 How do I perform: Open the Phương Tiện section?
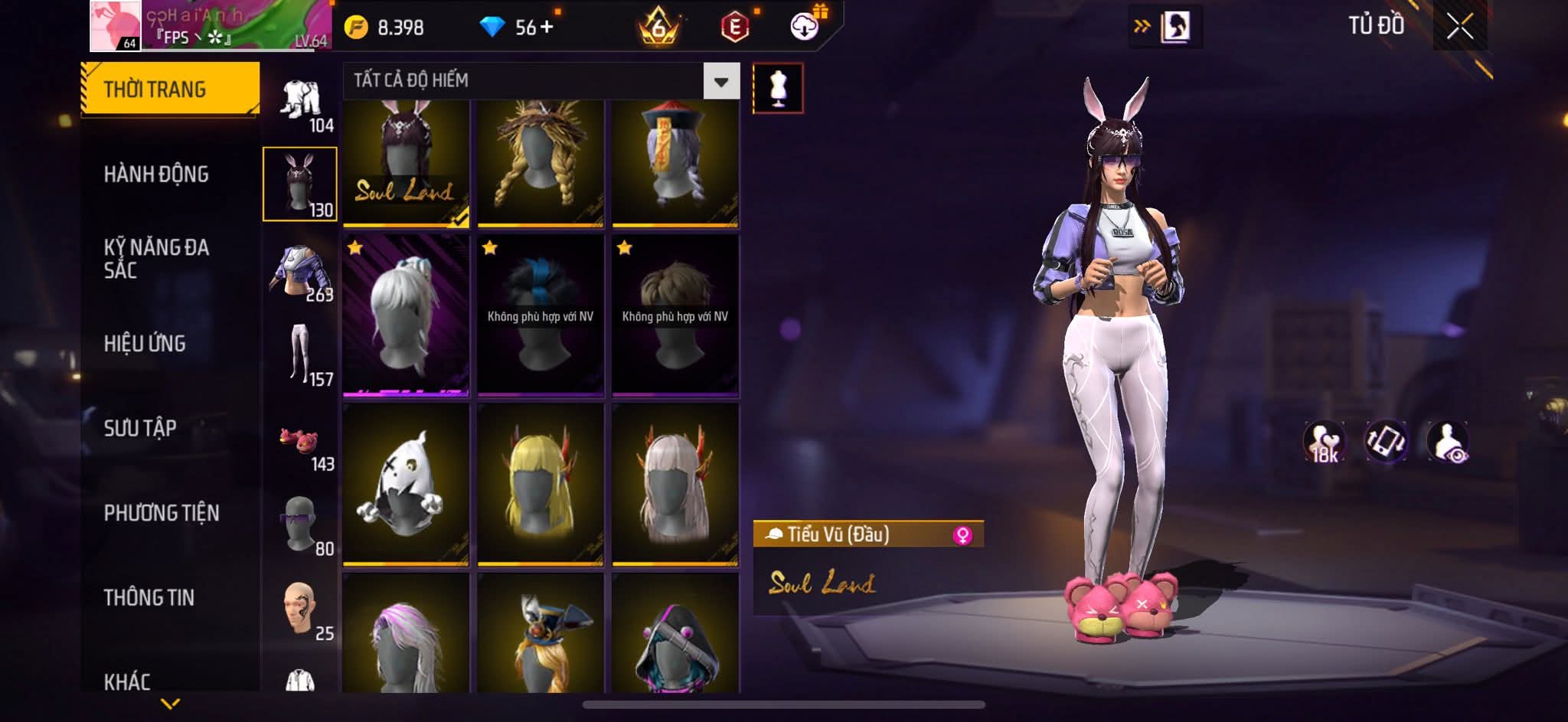(162, 513)
